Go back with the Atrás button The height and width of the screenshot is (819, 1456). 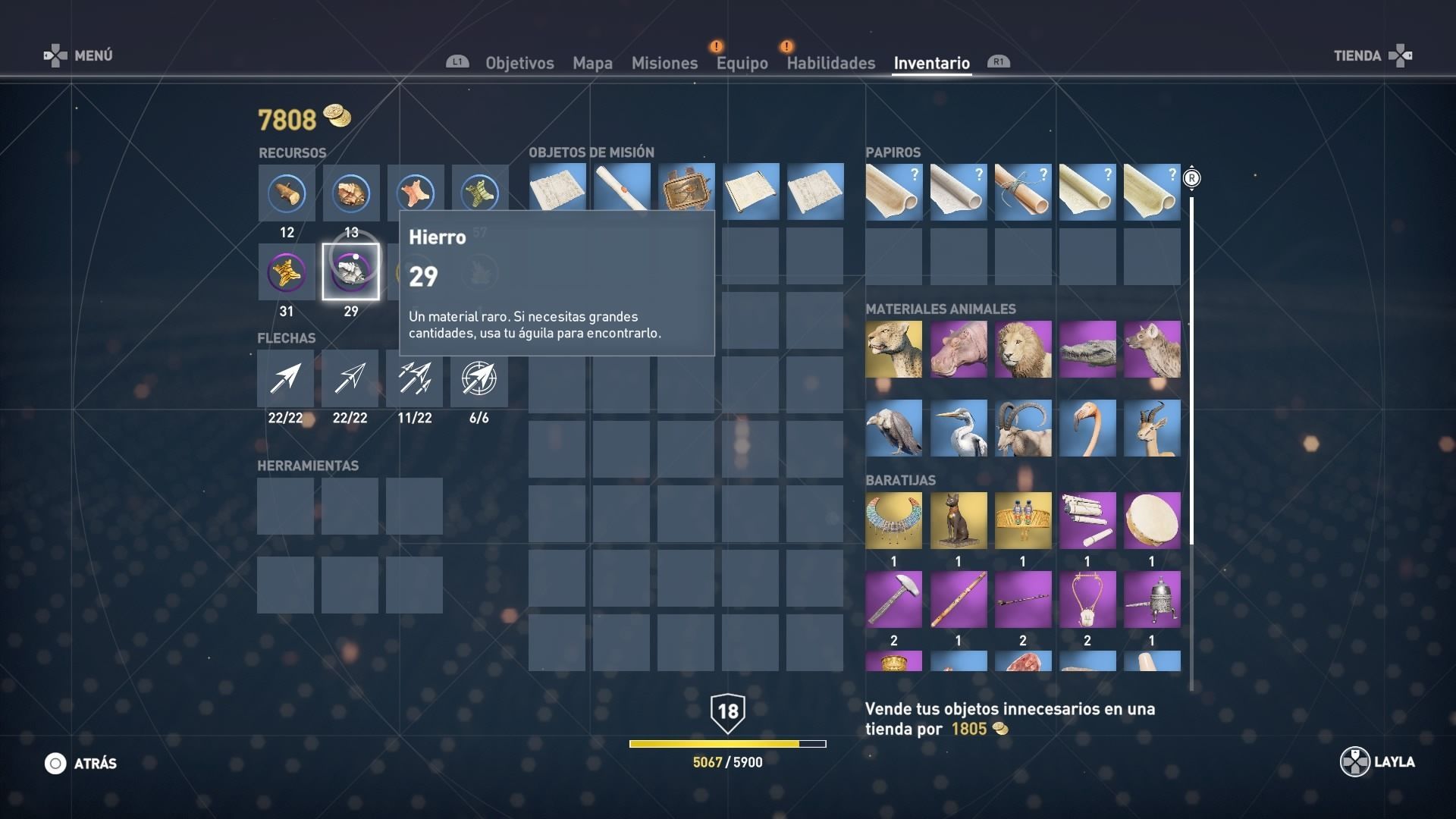(x=81, y=764)
